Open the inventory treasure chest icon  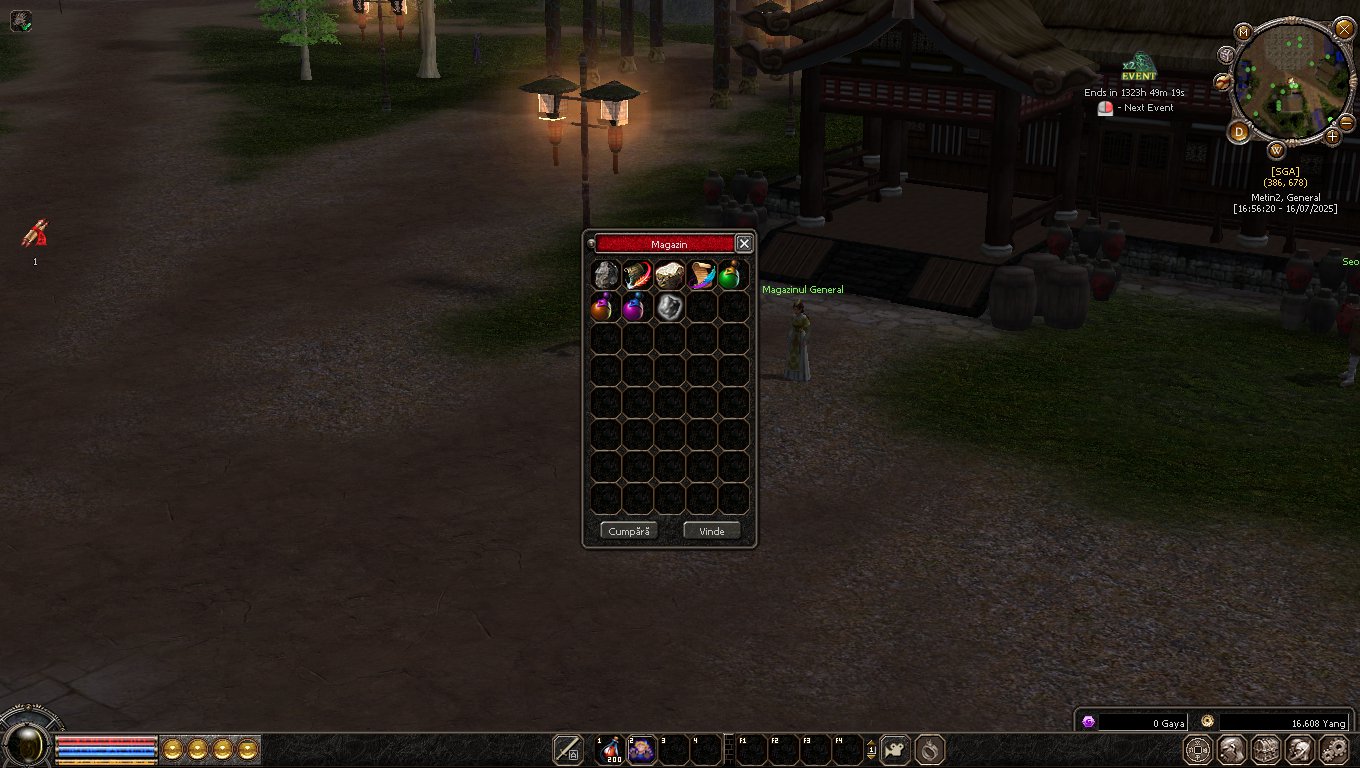click(1265, 749)
